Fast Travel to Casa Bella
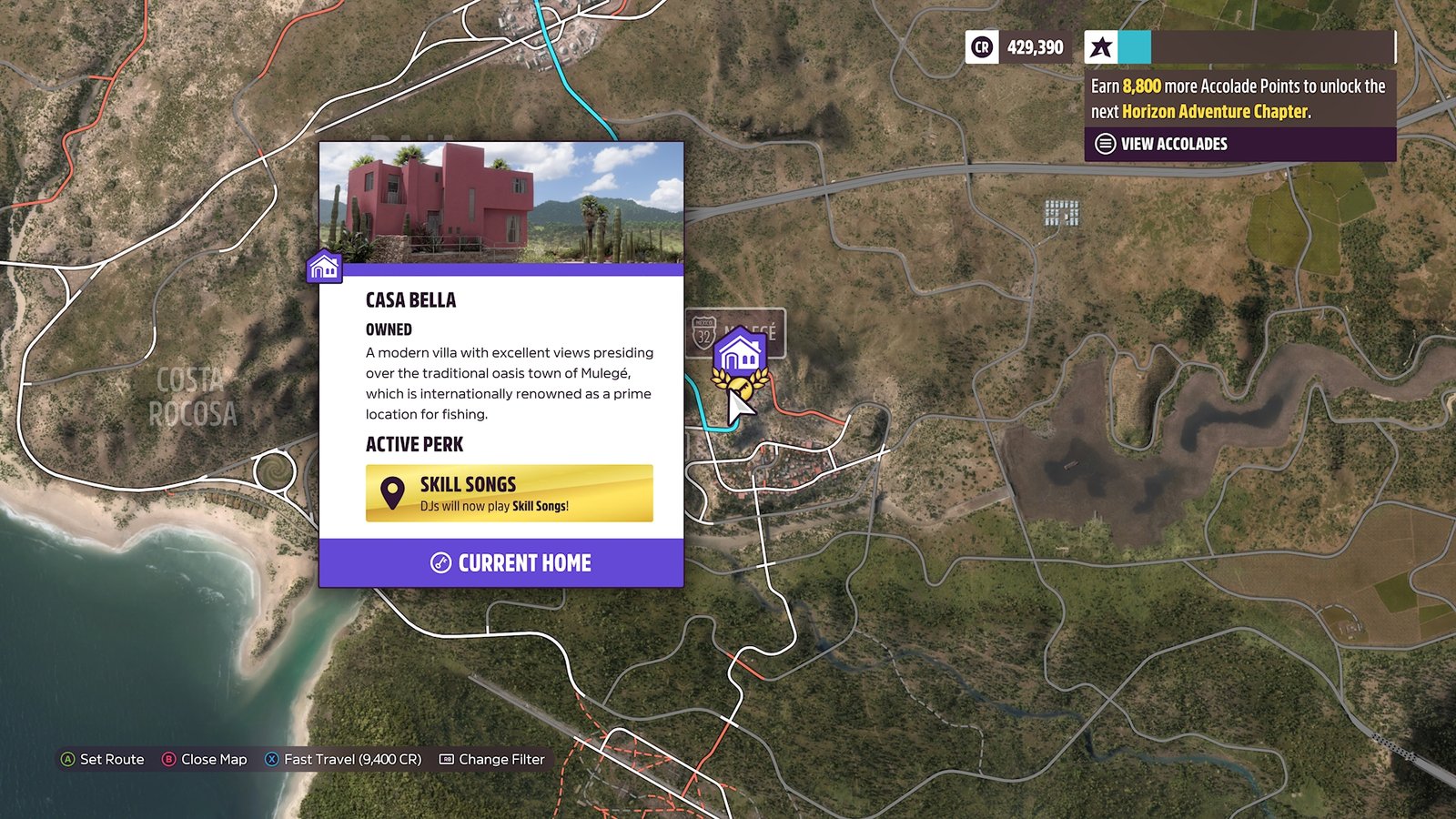This screenshot has width=1456, height=819. (343, 759)
